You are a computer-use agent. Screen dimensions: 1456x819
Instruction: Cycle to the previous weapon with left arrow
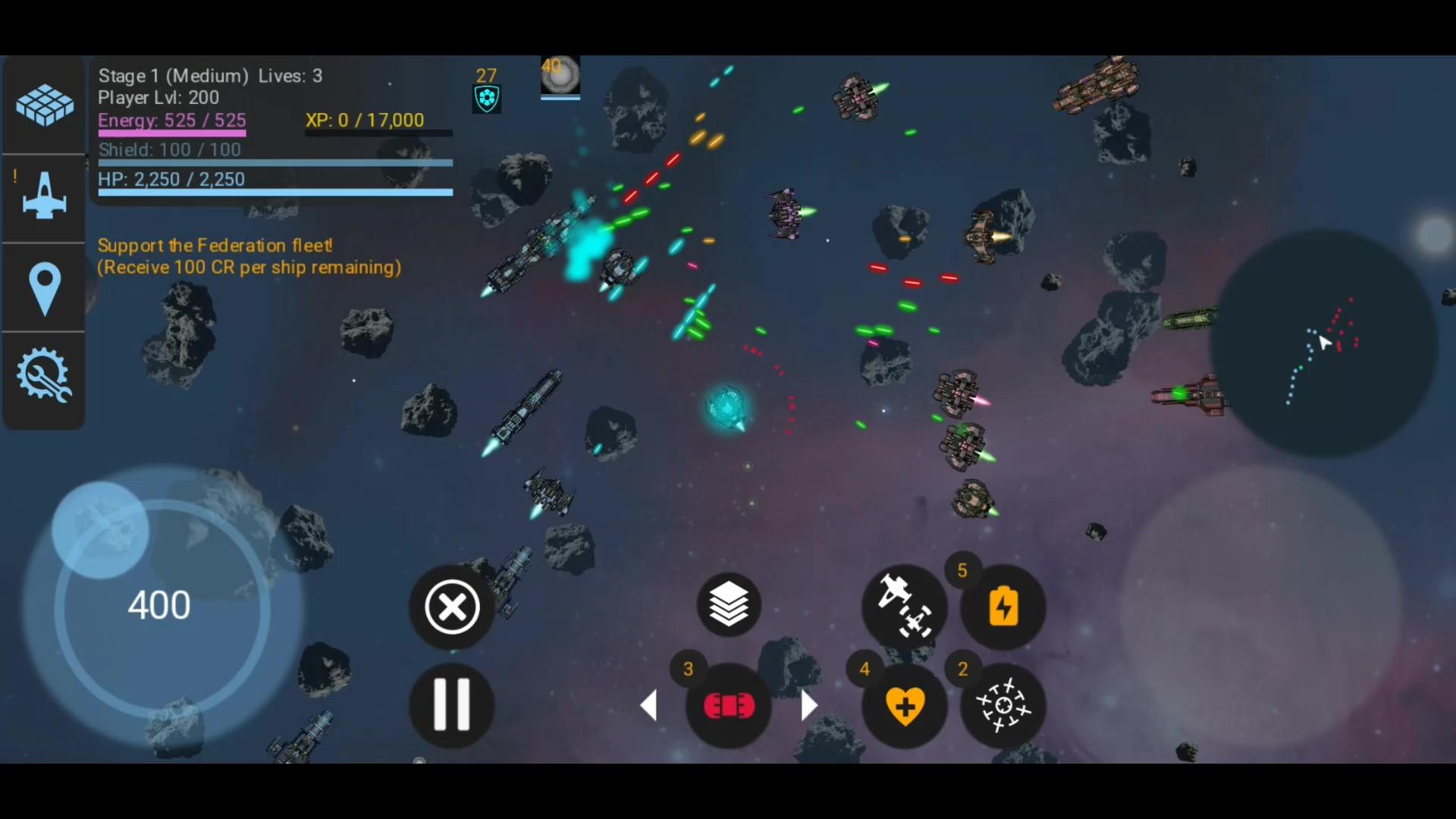click(x=651, y=705)
